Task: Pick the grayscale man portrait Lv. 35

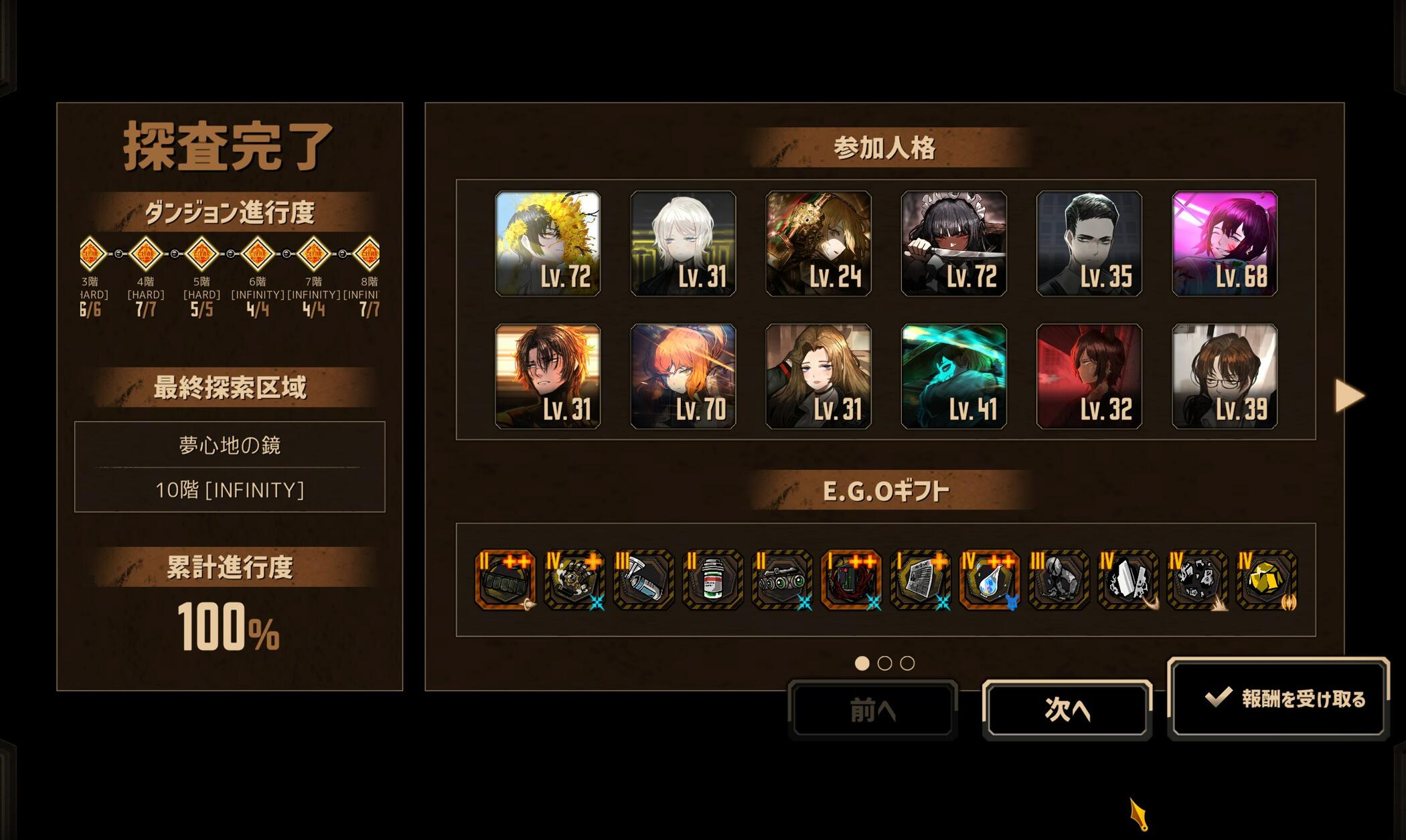Action: tap(1089, 244)
